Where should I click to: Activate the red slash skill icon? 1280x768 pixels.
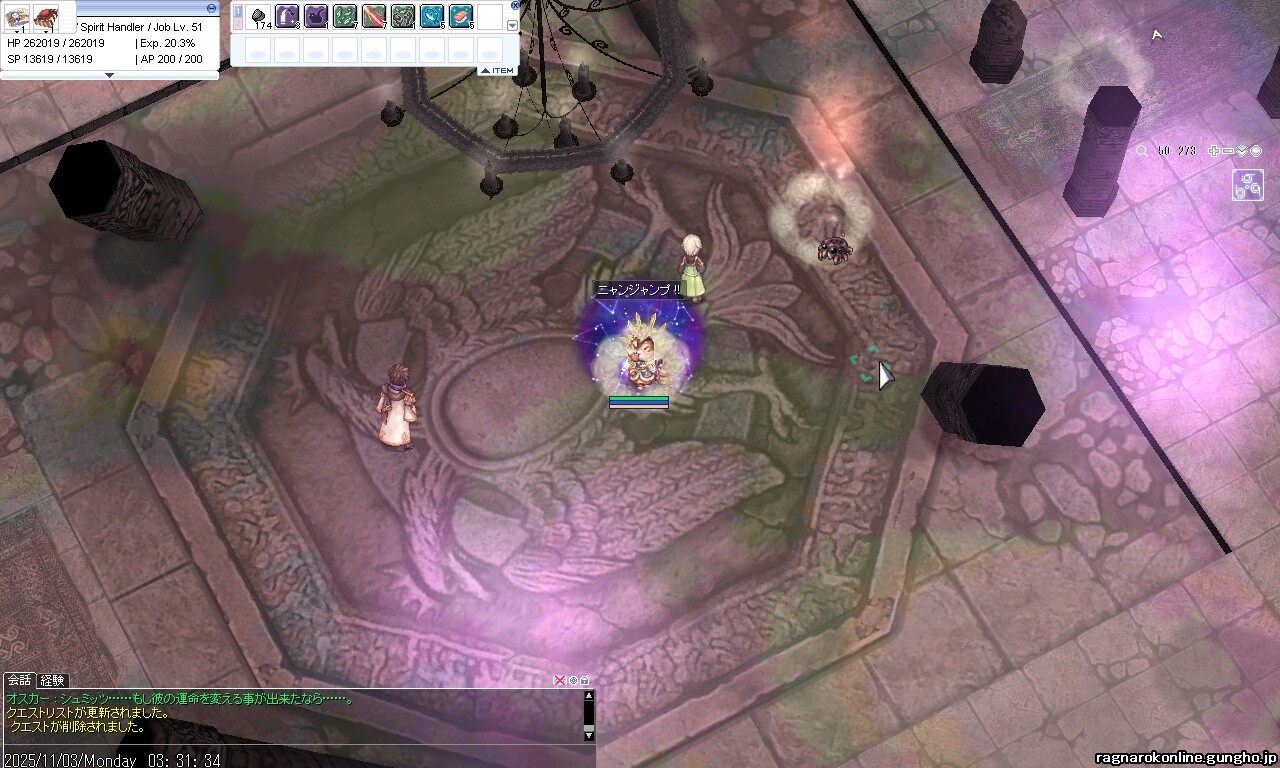click(x=374, y=16)
